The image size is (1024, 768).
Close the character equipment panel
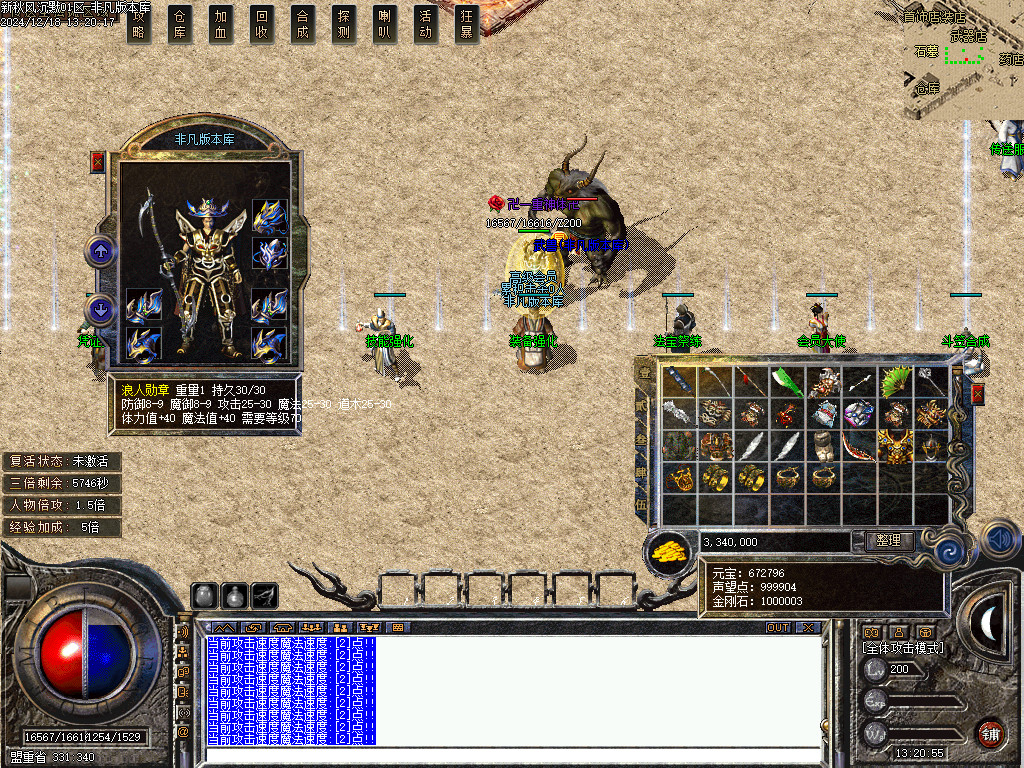click(98, 162)
